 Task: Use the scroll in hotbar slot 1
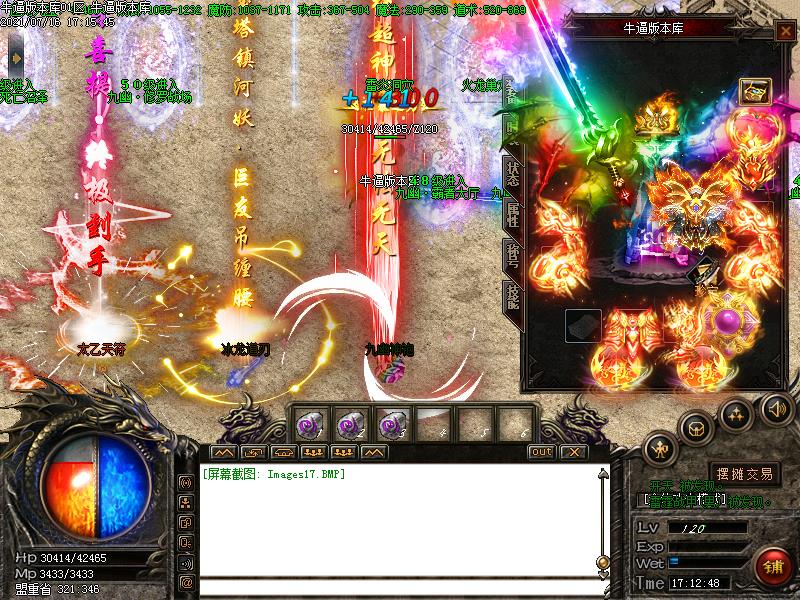click(x=309, y=423)
